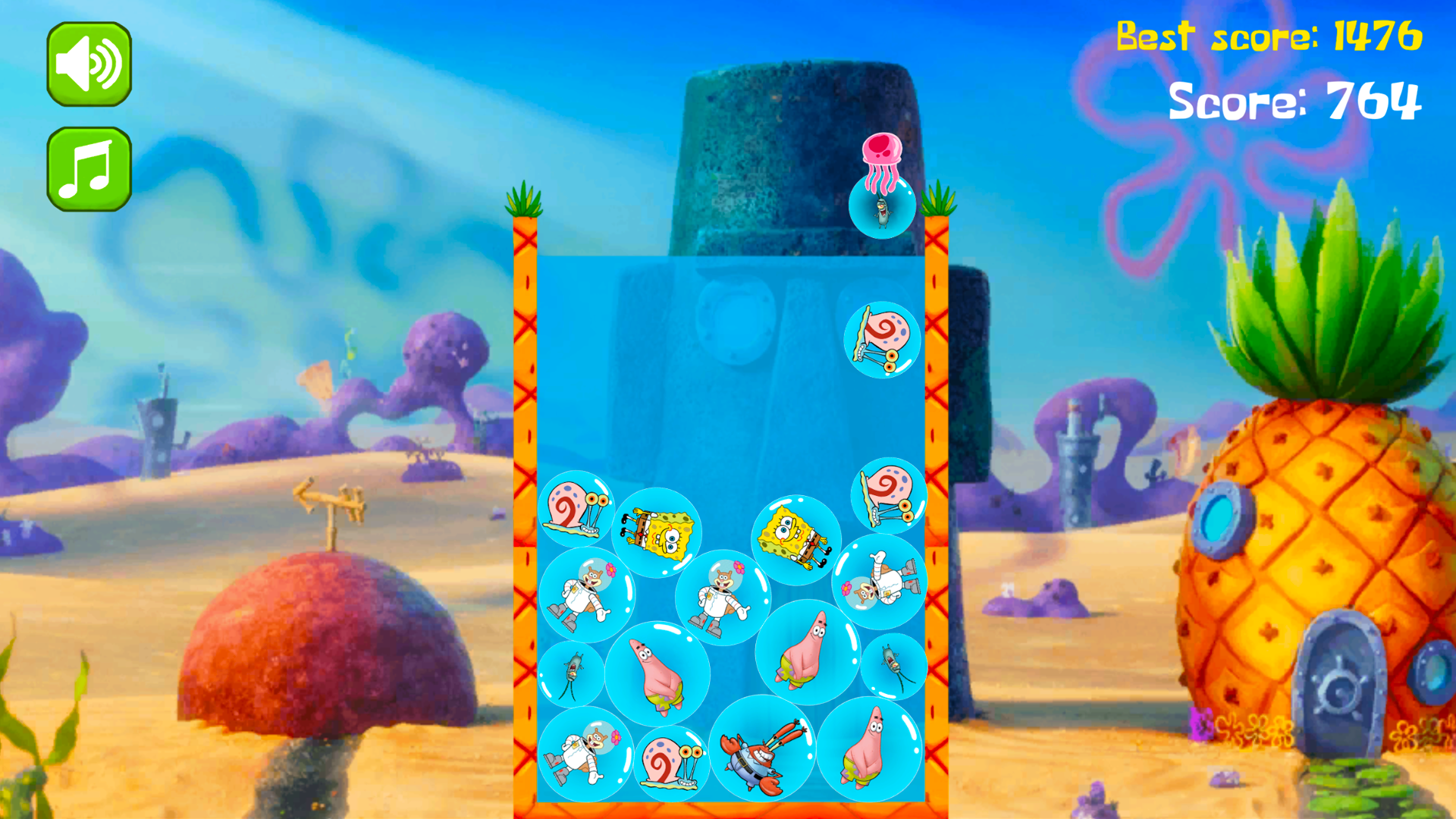Pop the small Plankton bubble on the left
Image resolution: width=1456 pixels, height=819 pixels.
(573, 675)
